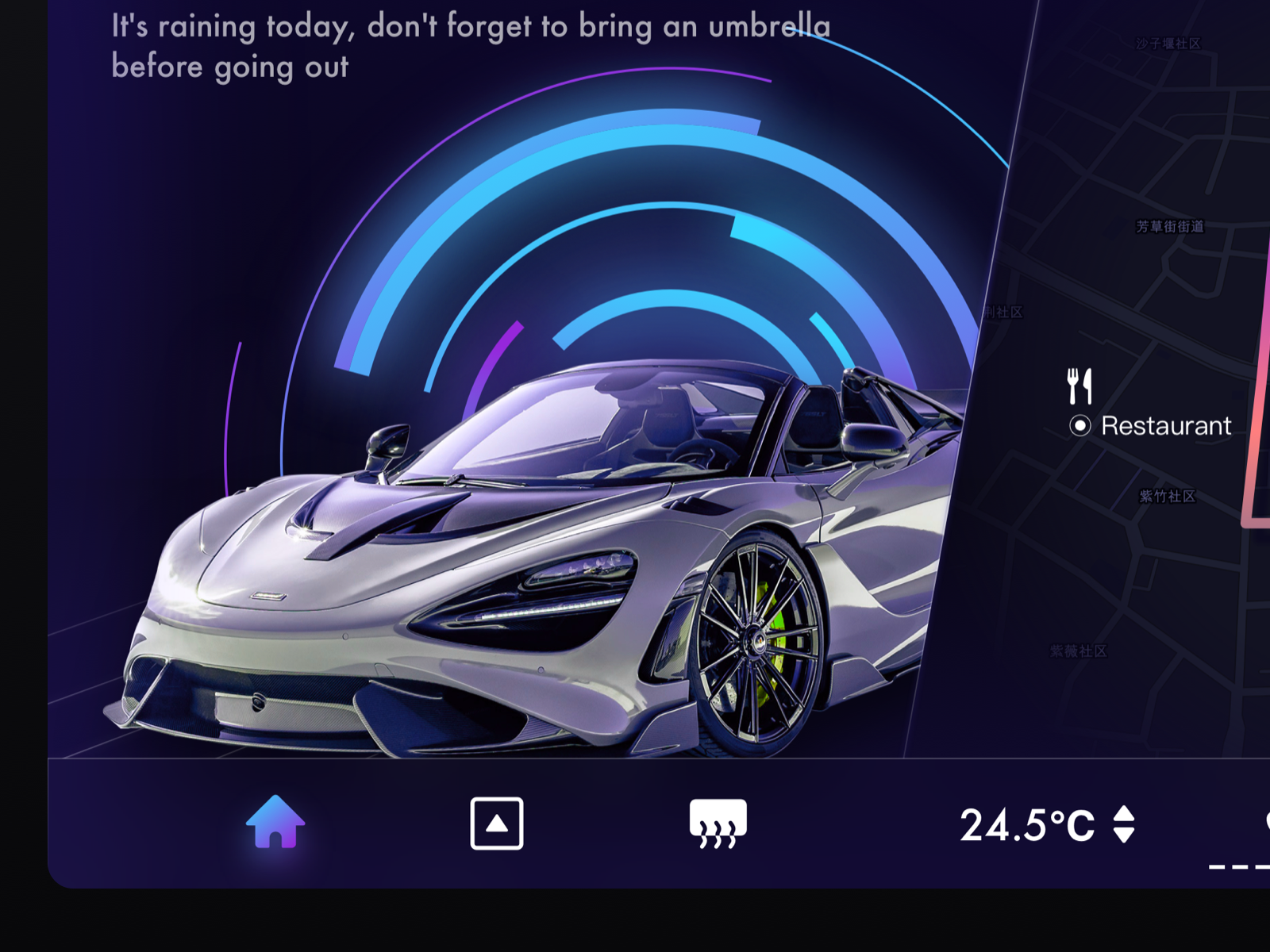
Task: Select the Restaurant radio button
Action: [1079, 426]
